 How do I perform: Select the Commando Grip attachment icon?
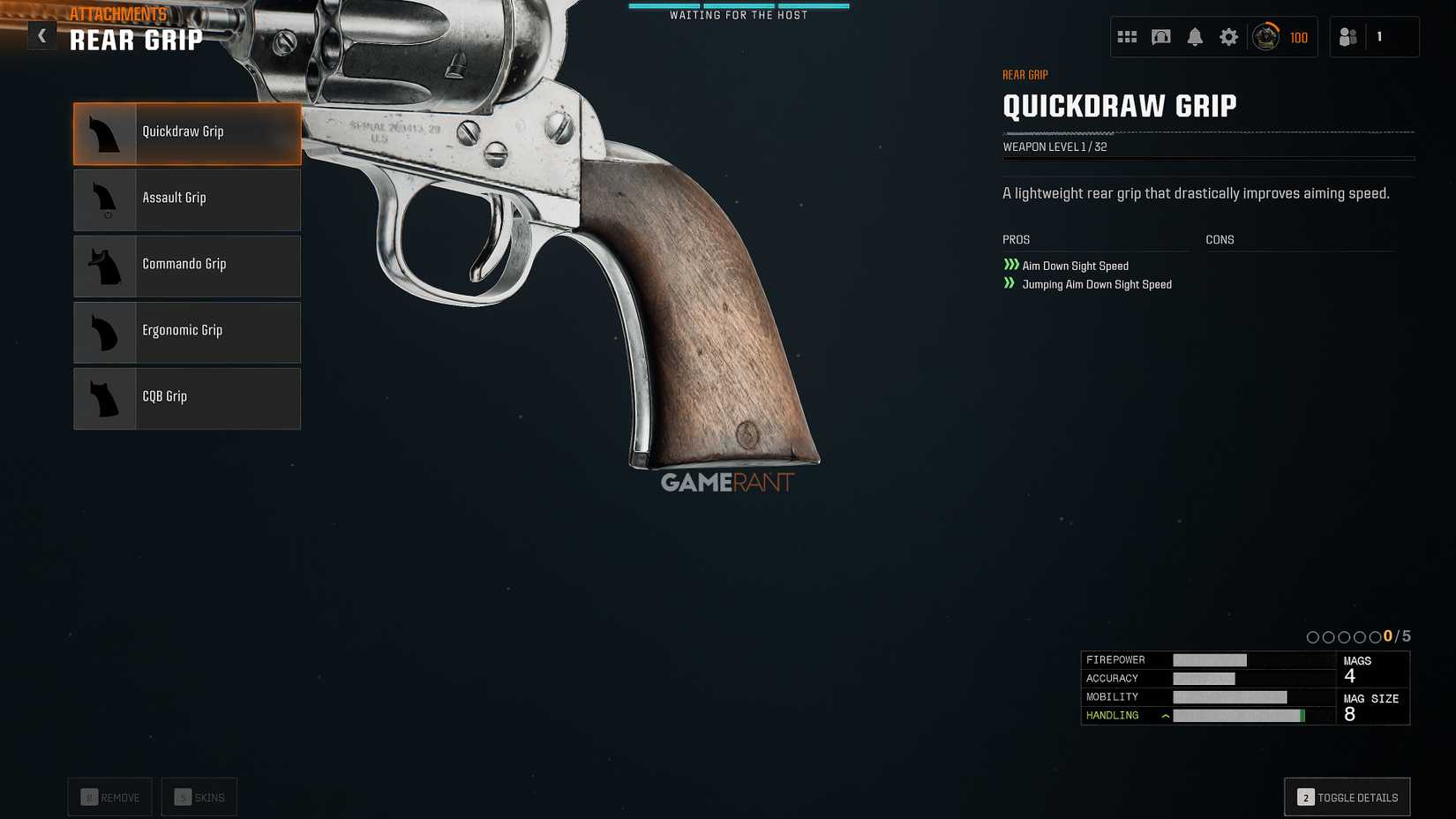[104, 266]
